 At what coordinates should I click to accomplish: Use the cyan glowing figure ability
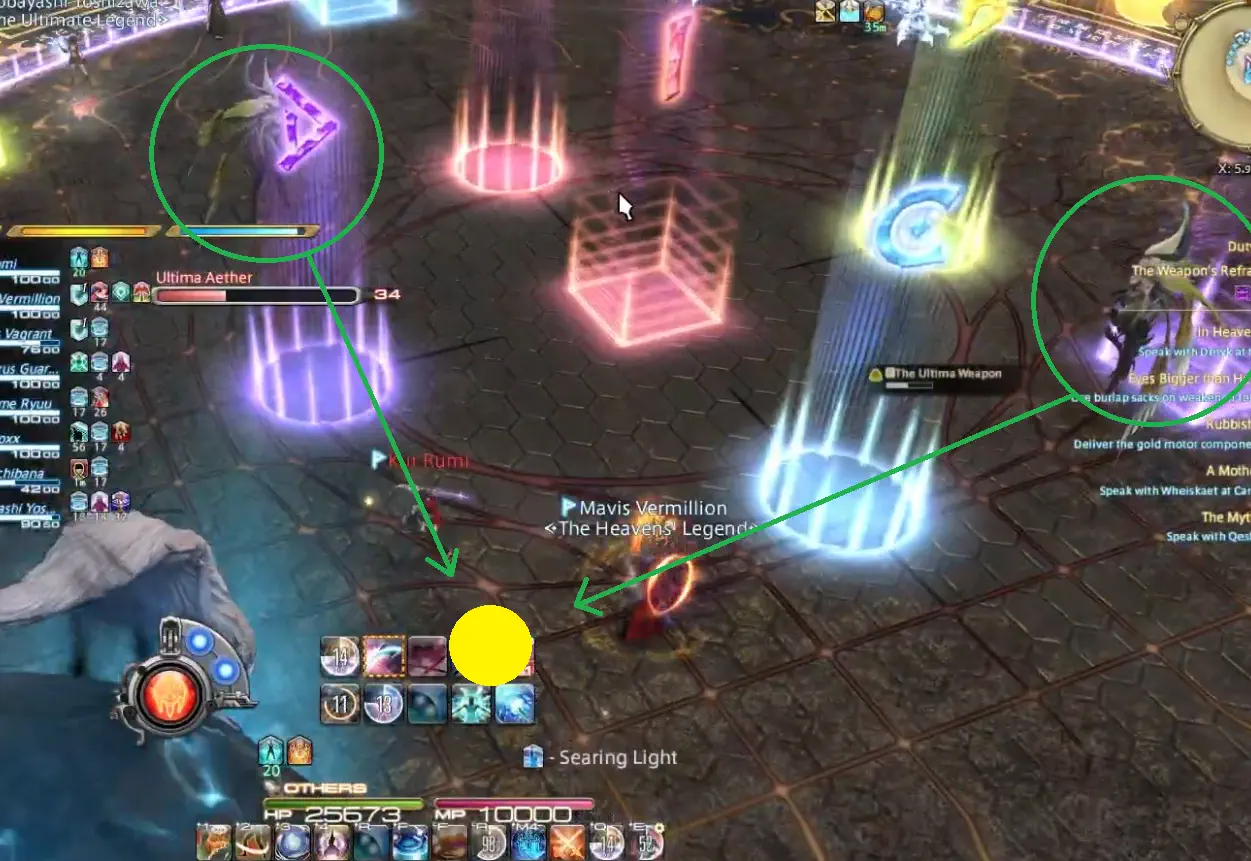tap(470, 704)
